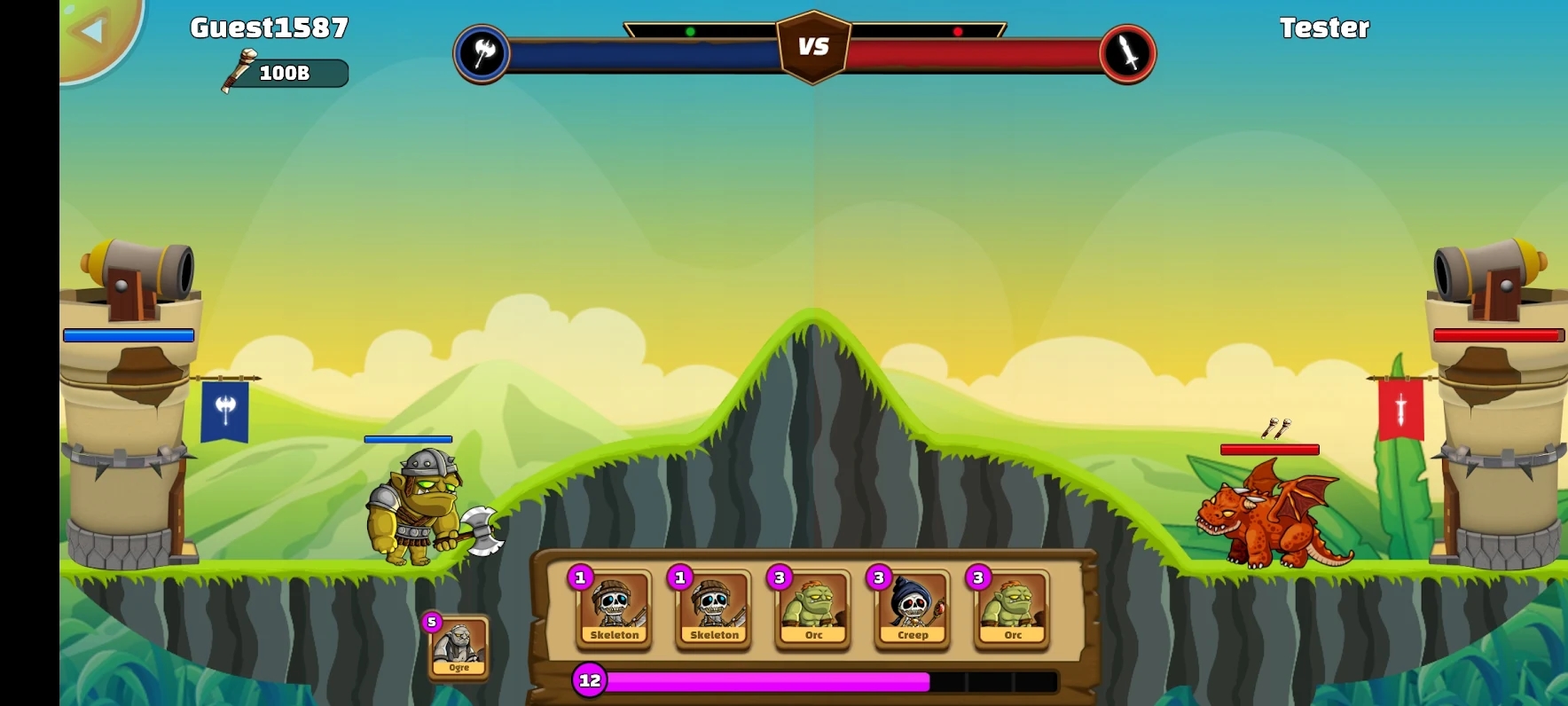Select the rightmost Orc card
The width and height of the screenshot is (1568, 706).
tap(1011, 612)
